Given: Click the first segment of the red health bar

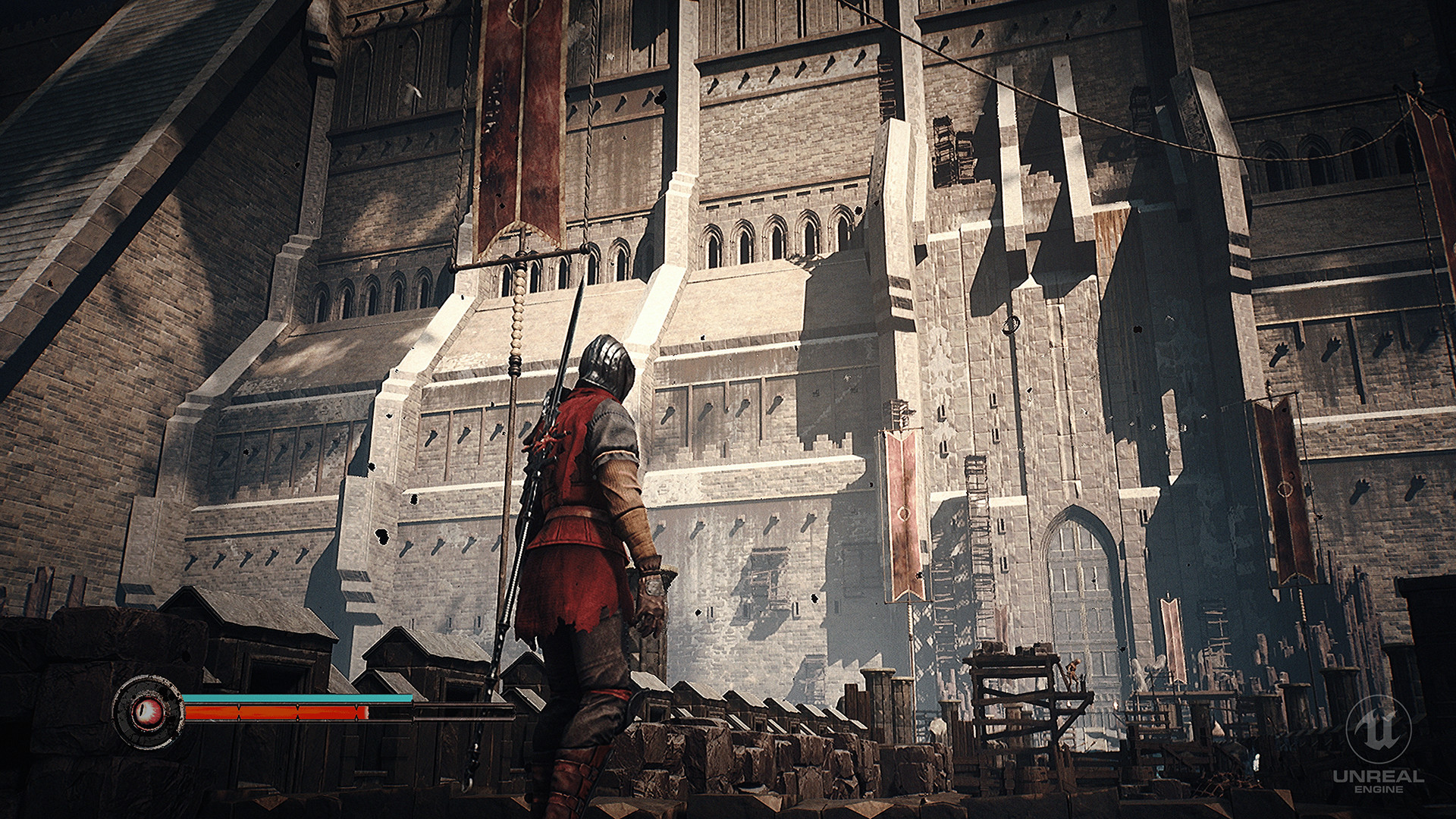Looking at the screenshot, I should [x=212, y=714].
